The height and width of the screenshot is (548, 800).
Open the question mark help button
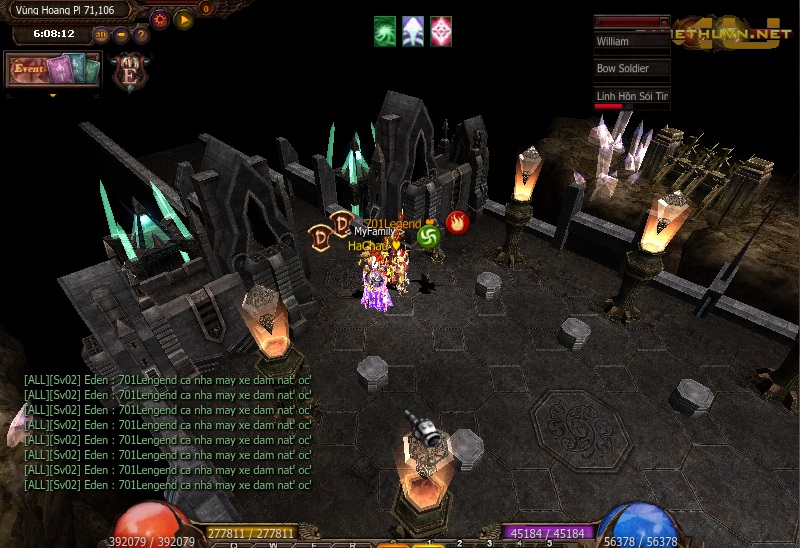[141, 34]
